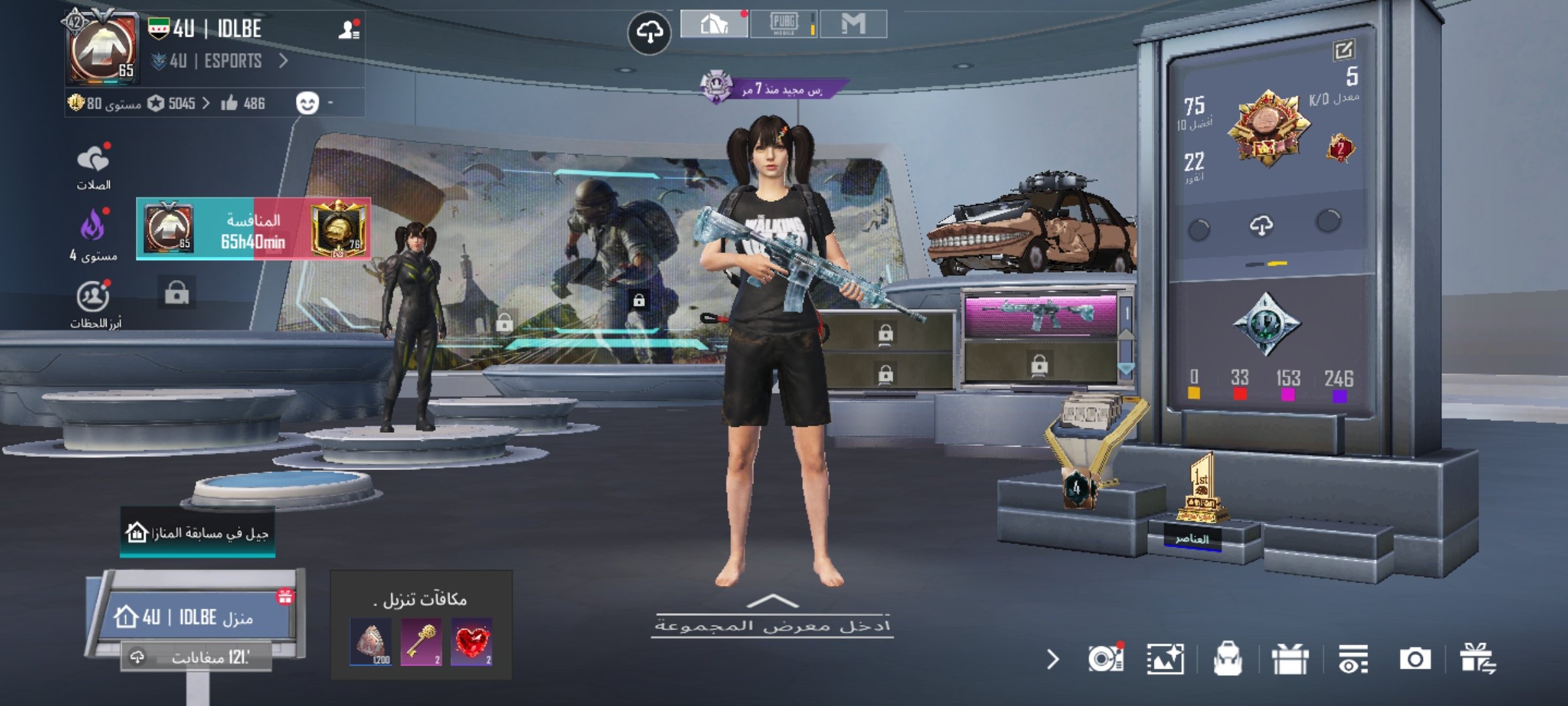1568x706 pixels.
Task: Open the smiley mood status selector
Action: point(307,103)
